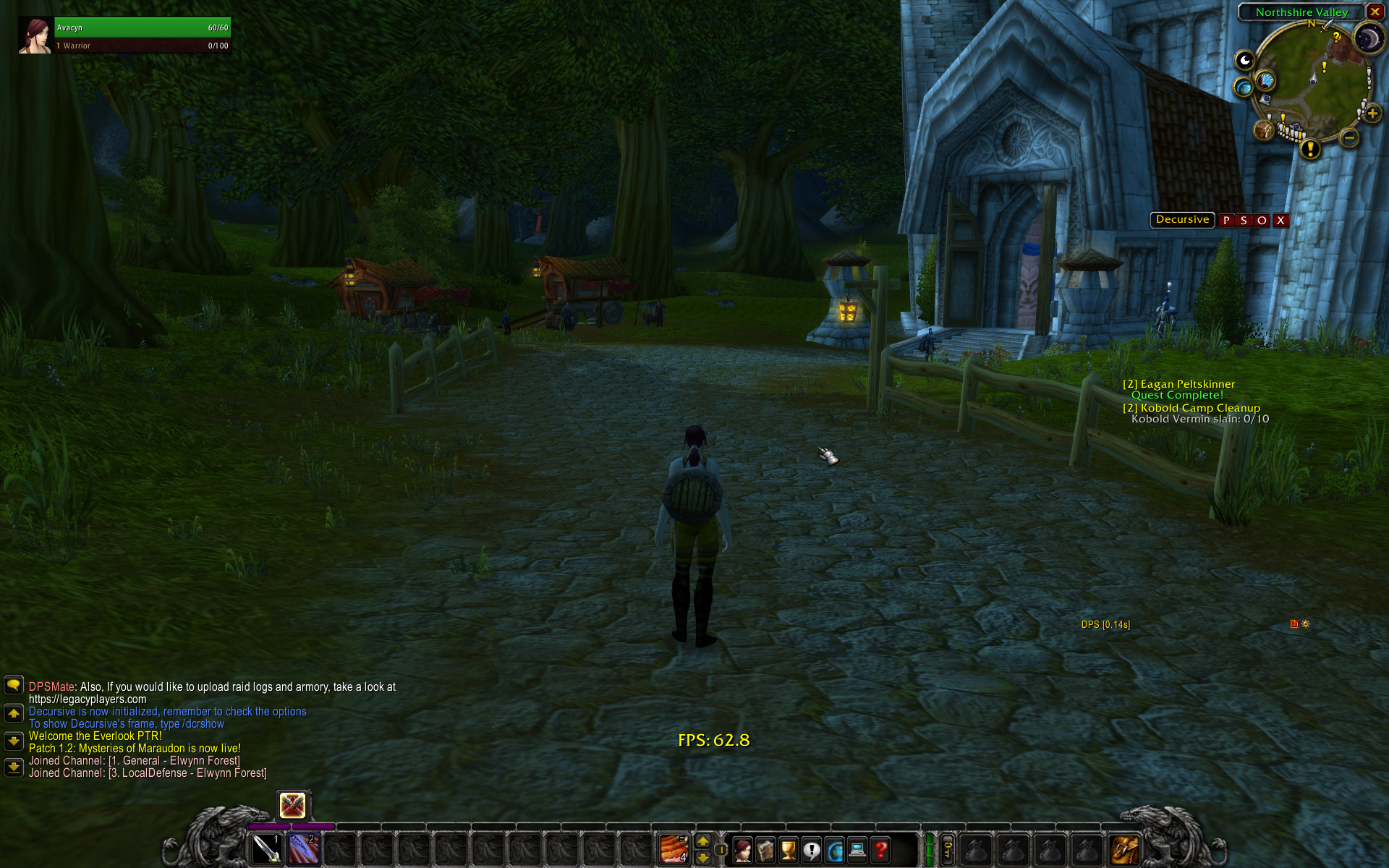Open the backpack bag

[1125, 849]
